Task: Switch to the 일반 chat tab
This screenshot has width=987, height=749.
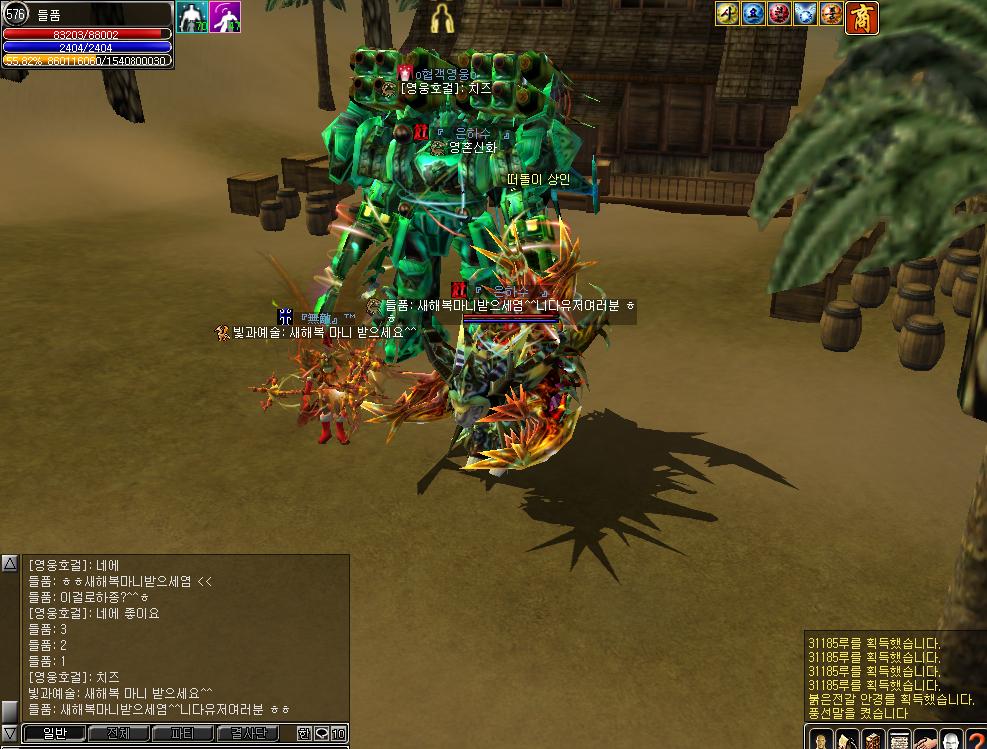Action: click(54, 734)
